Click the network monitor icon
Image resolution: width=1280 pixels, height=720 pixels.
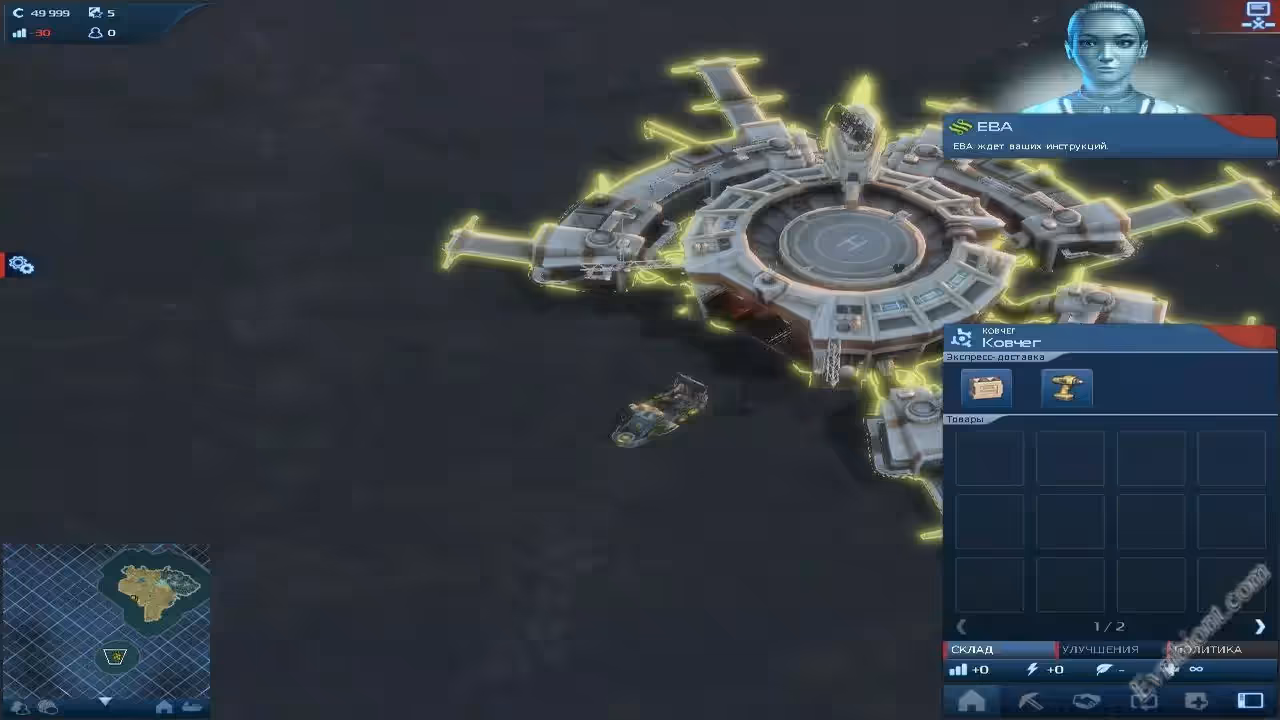[x=1257, y=16]
